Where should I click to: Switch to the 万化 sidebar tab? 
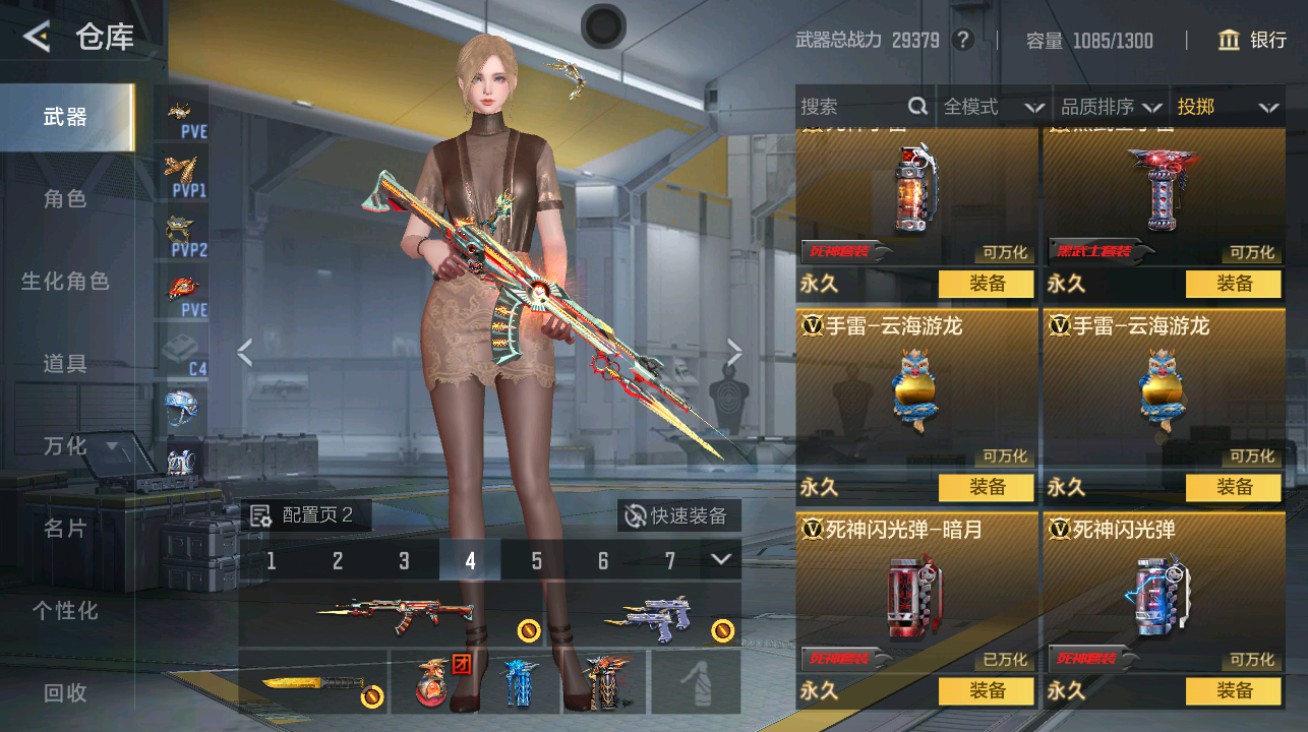(67, 446)
